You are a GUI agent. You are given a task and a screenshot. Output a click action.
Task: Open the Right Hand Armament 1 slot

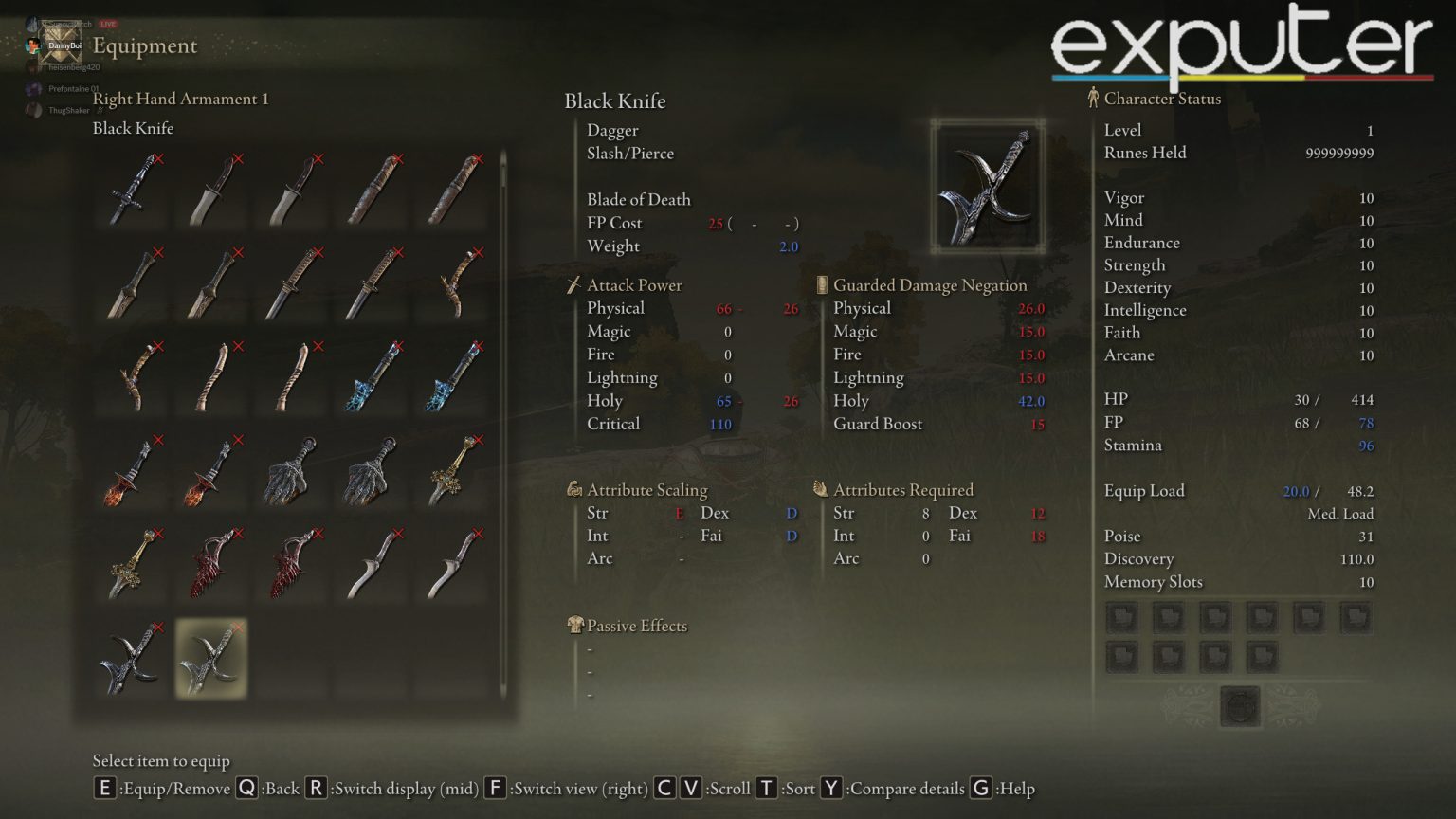pyautogui.click(x=182, y=98)
